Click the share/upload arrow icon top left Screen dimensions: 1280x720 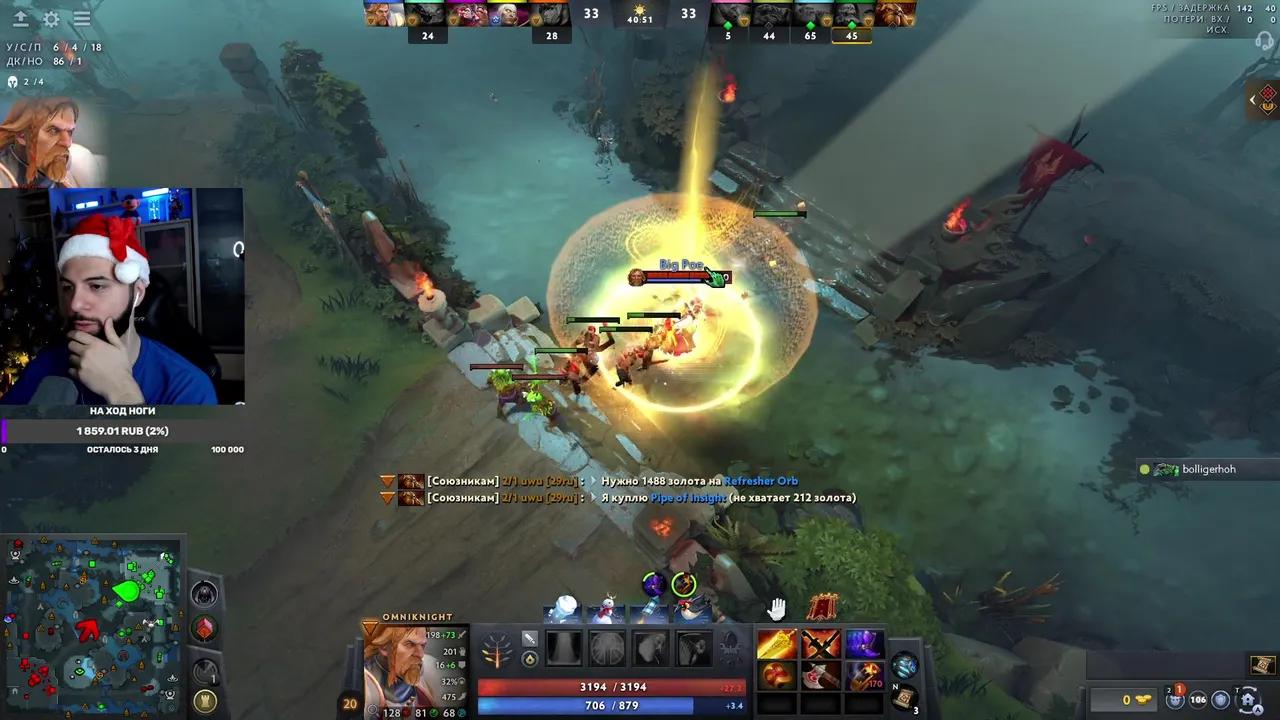pos(20,19)
